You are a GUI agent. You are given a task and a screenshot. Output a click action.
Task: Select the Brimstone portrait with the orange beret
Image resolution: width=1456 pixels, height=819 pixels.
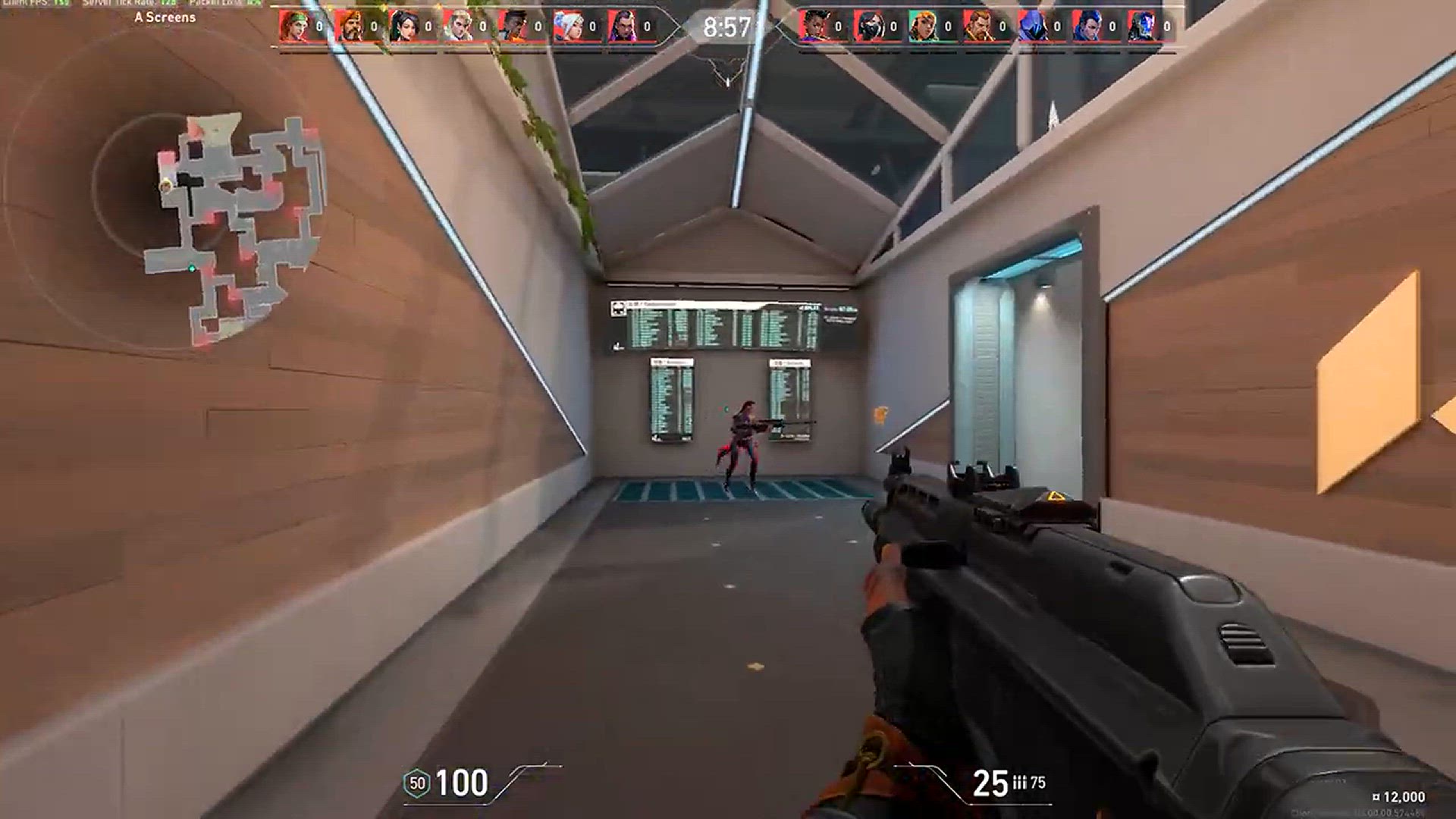click(x=348, y=27)
